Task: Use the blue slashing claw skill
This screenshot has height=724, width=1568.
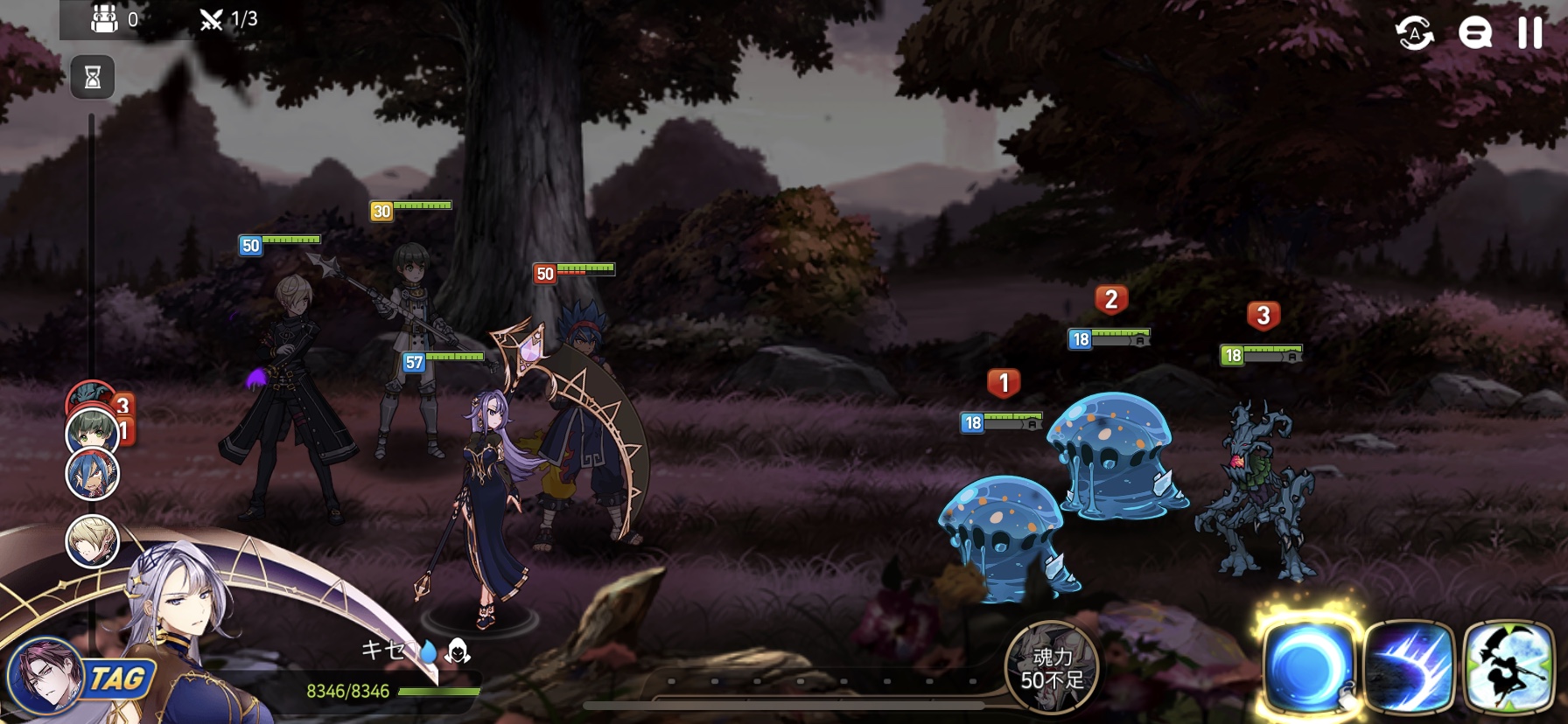Action: 1408,666
